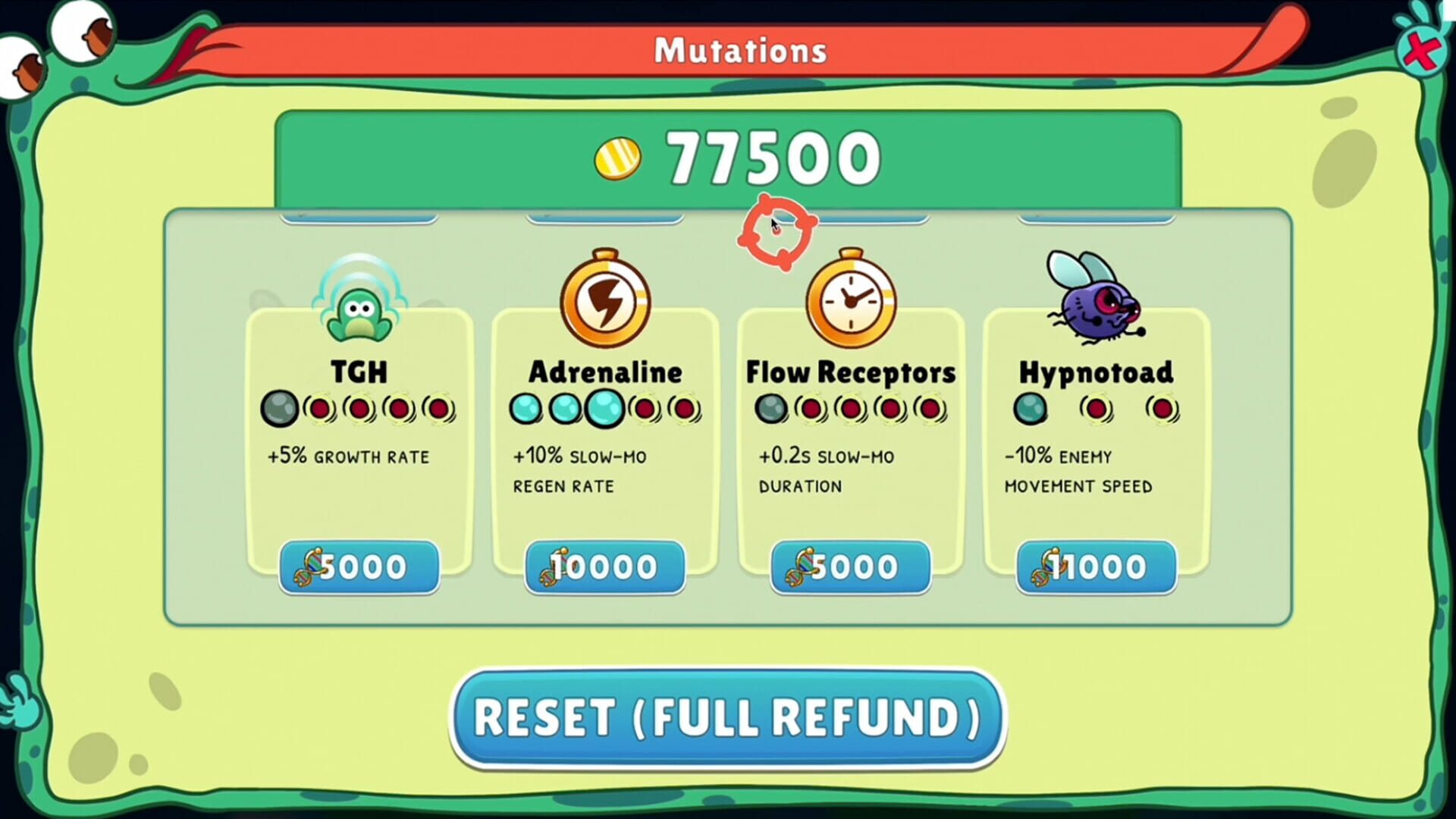Toggle the first TGH upgrade pip
Viewport: 1456px width, 819px height.
[281, 408]
